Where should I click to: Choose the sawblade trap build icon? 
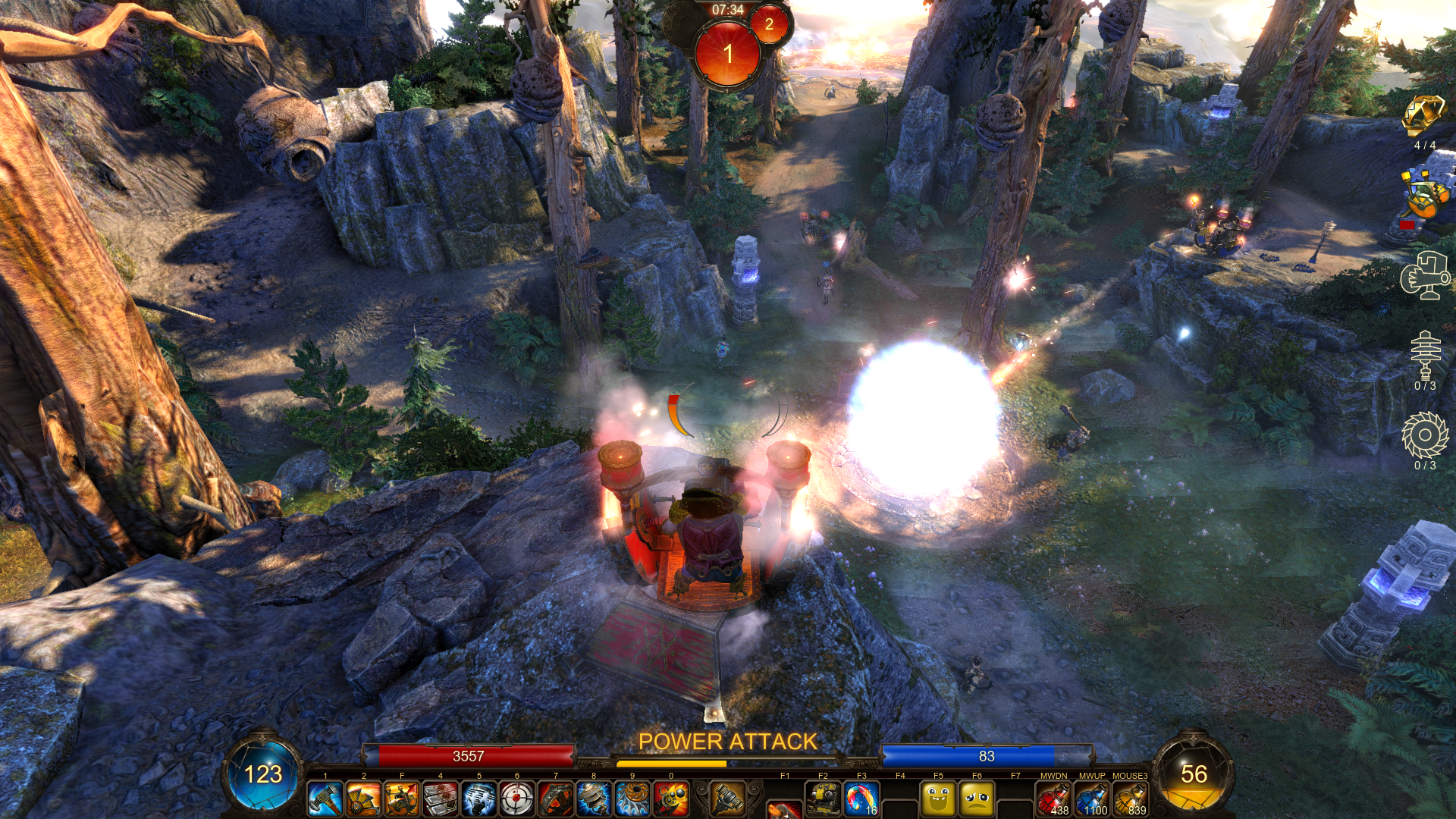coord(1425,435)
